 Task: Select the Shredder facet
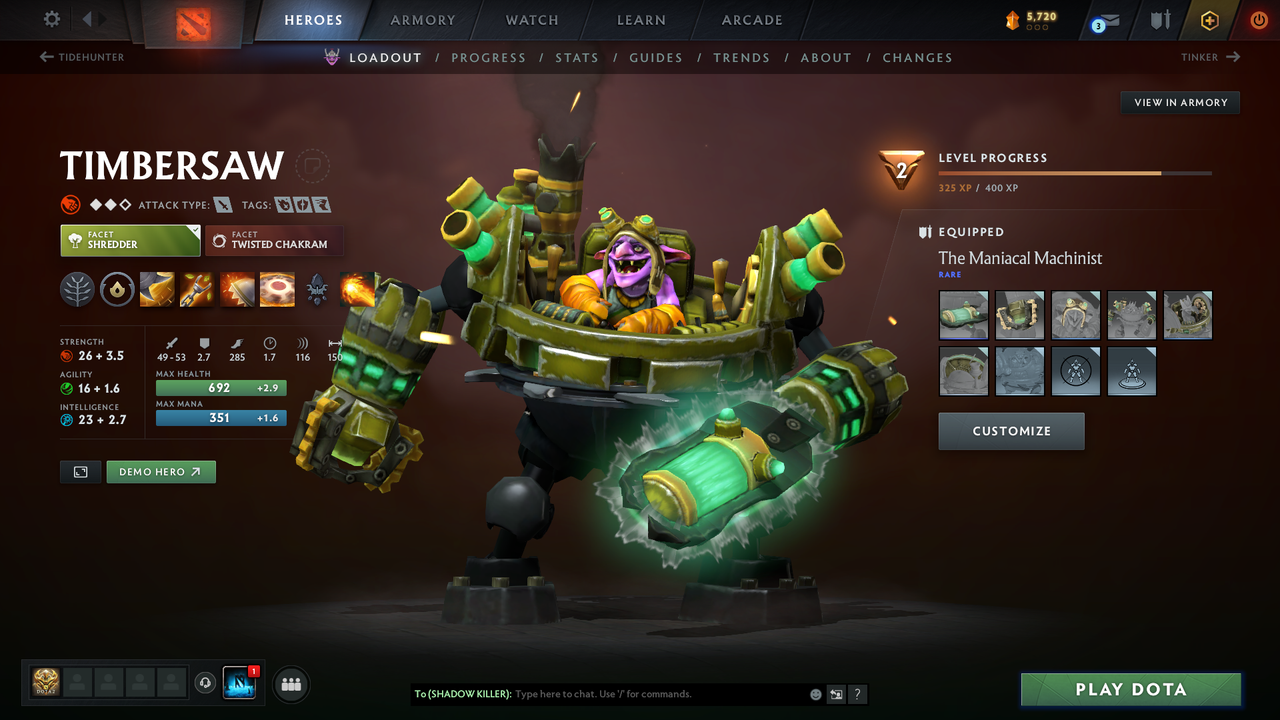point(130,241)
